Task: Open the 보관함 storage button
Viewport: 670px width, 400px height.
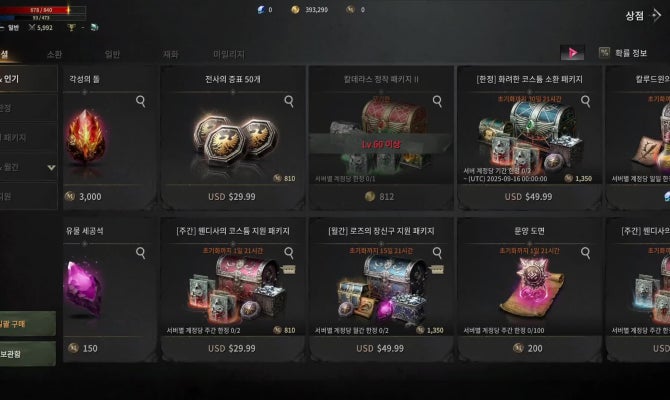Action: pyautogui.click(x=27, y=352)
